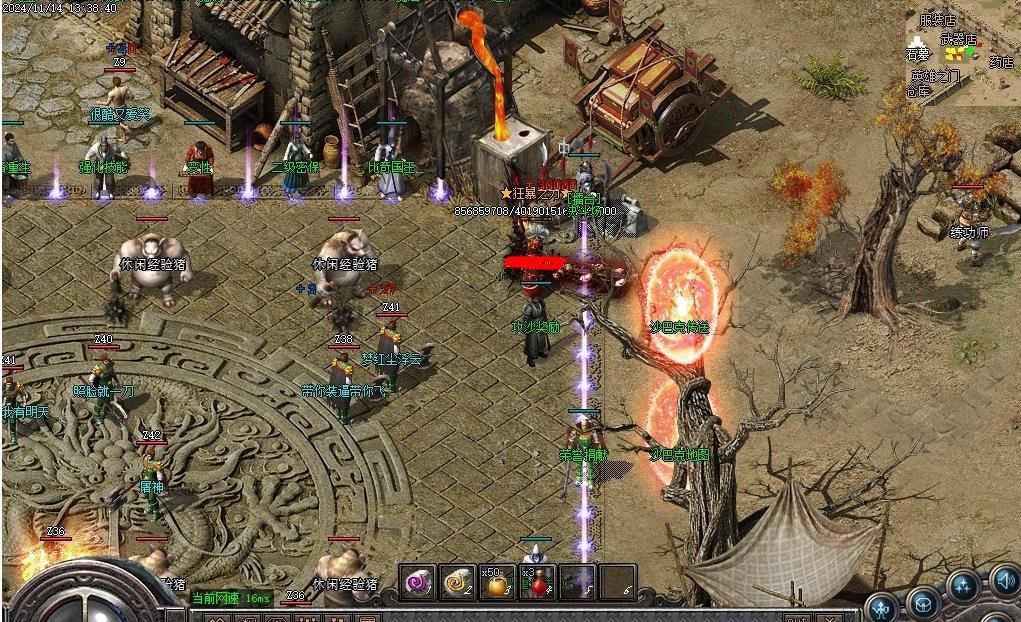Toggle sound with the round speaker button
This screenshot has height=622, width=1021.
coord(1003,580)
